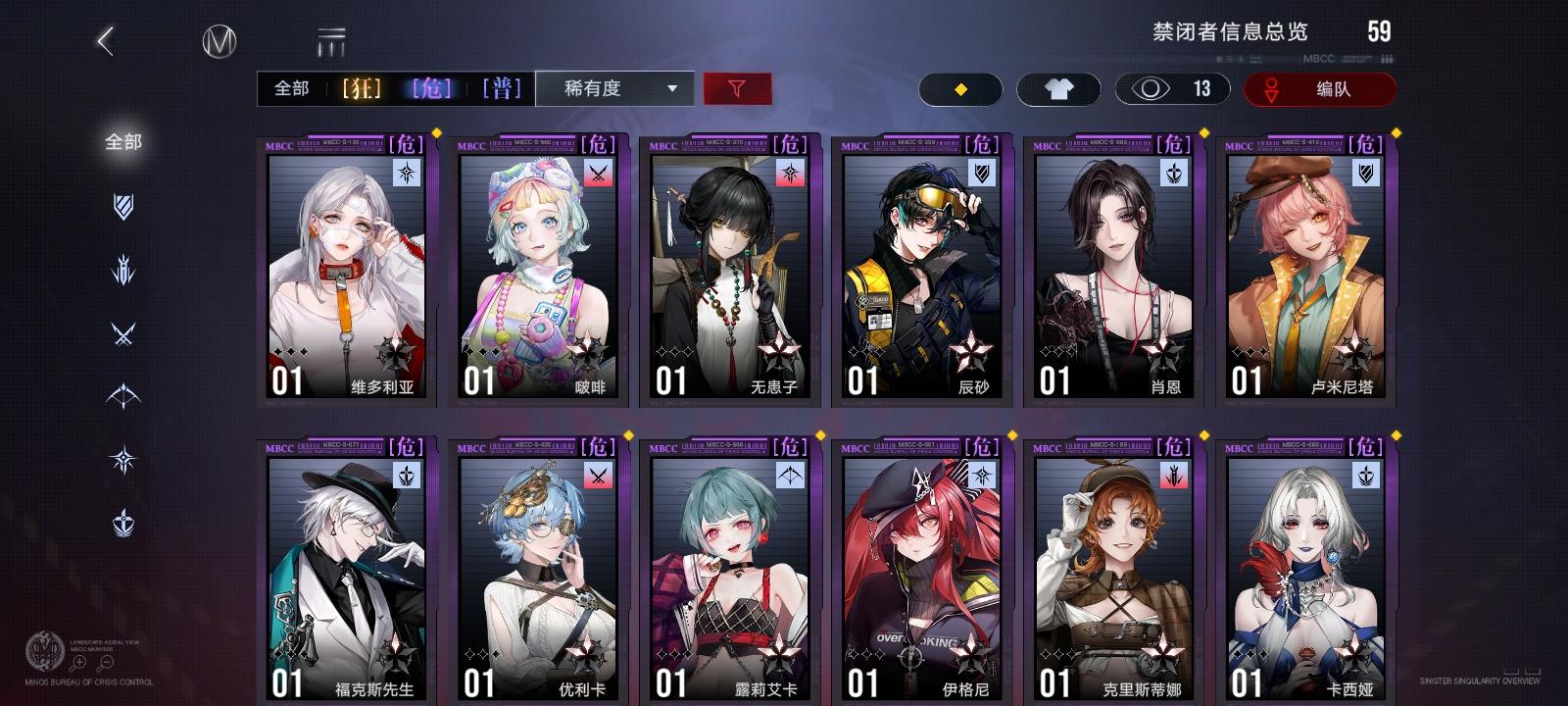Toggle the outfit shirt display option
The width and height of the screenshot is (1568, 706).
point(1058,88)
